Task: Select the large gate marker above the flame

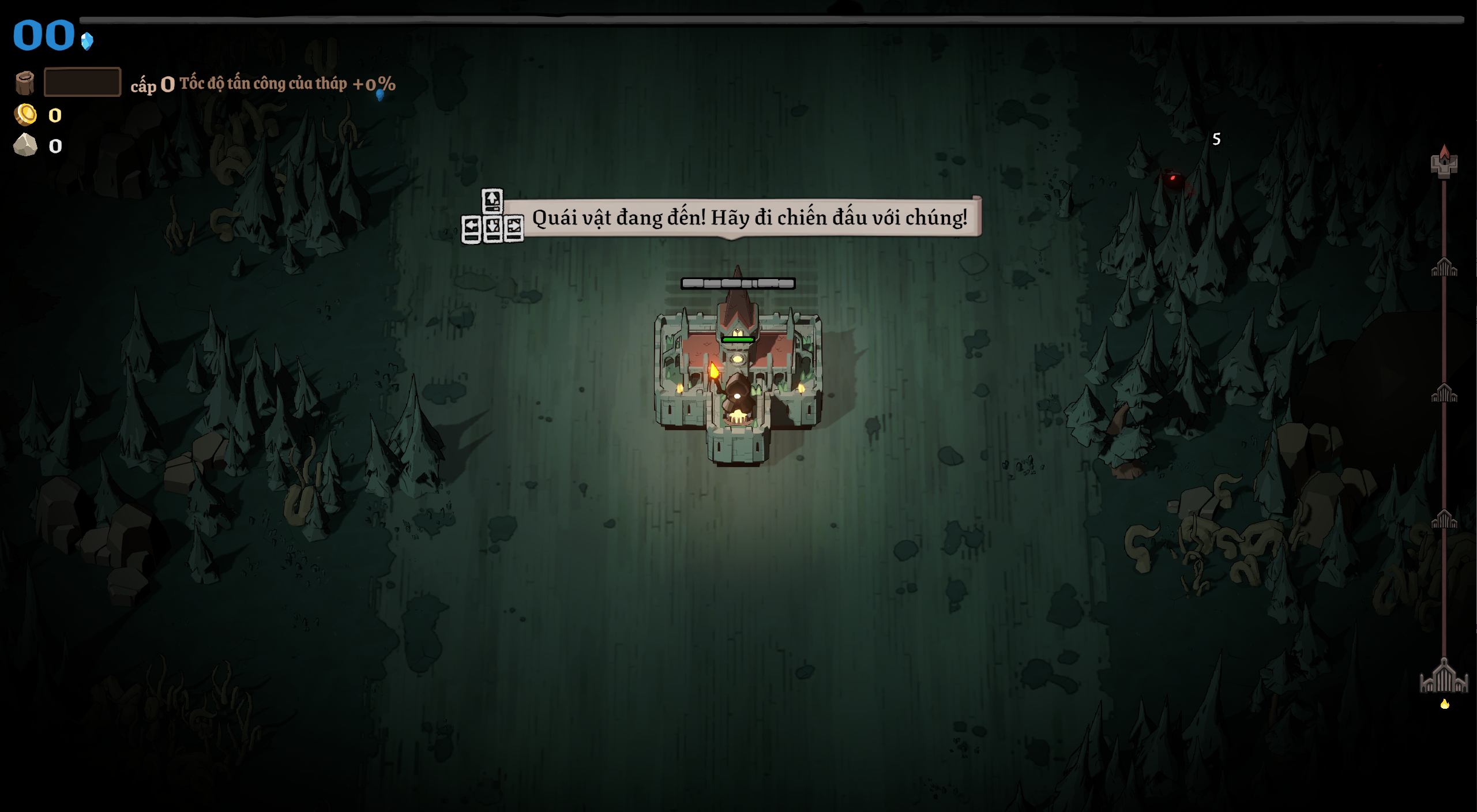Action: (1444, 677)
